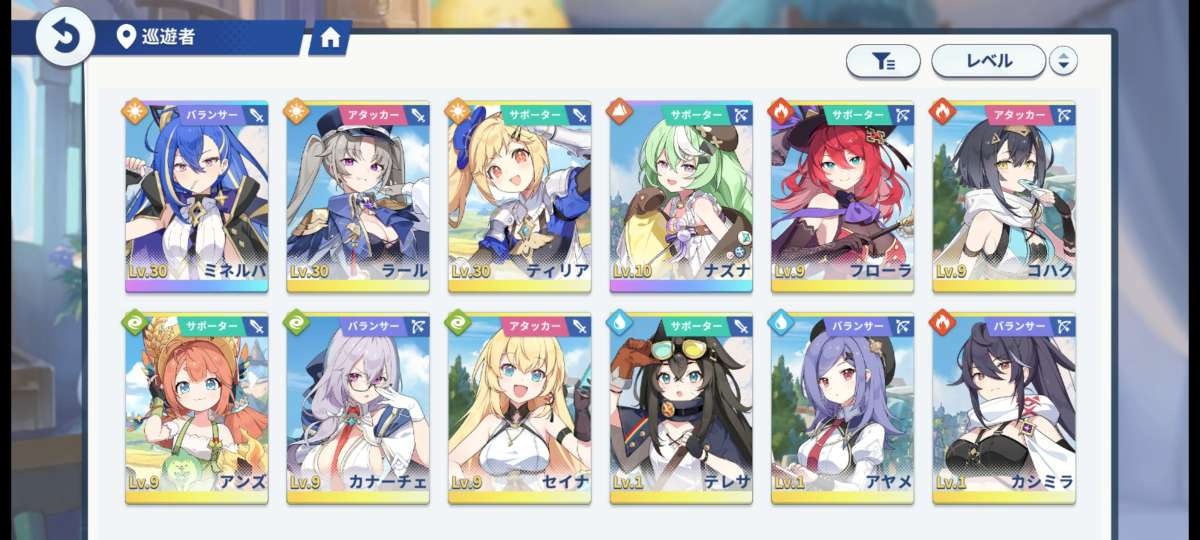Open the character filter options
Viewport: 1200px width, 540px height.
[x=883, y=61]
